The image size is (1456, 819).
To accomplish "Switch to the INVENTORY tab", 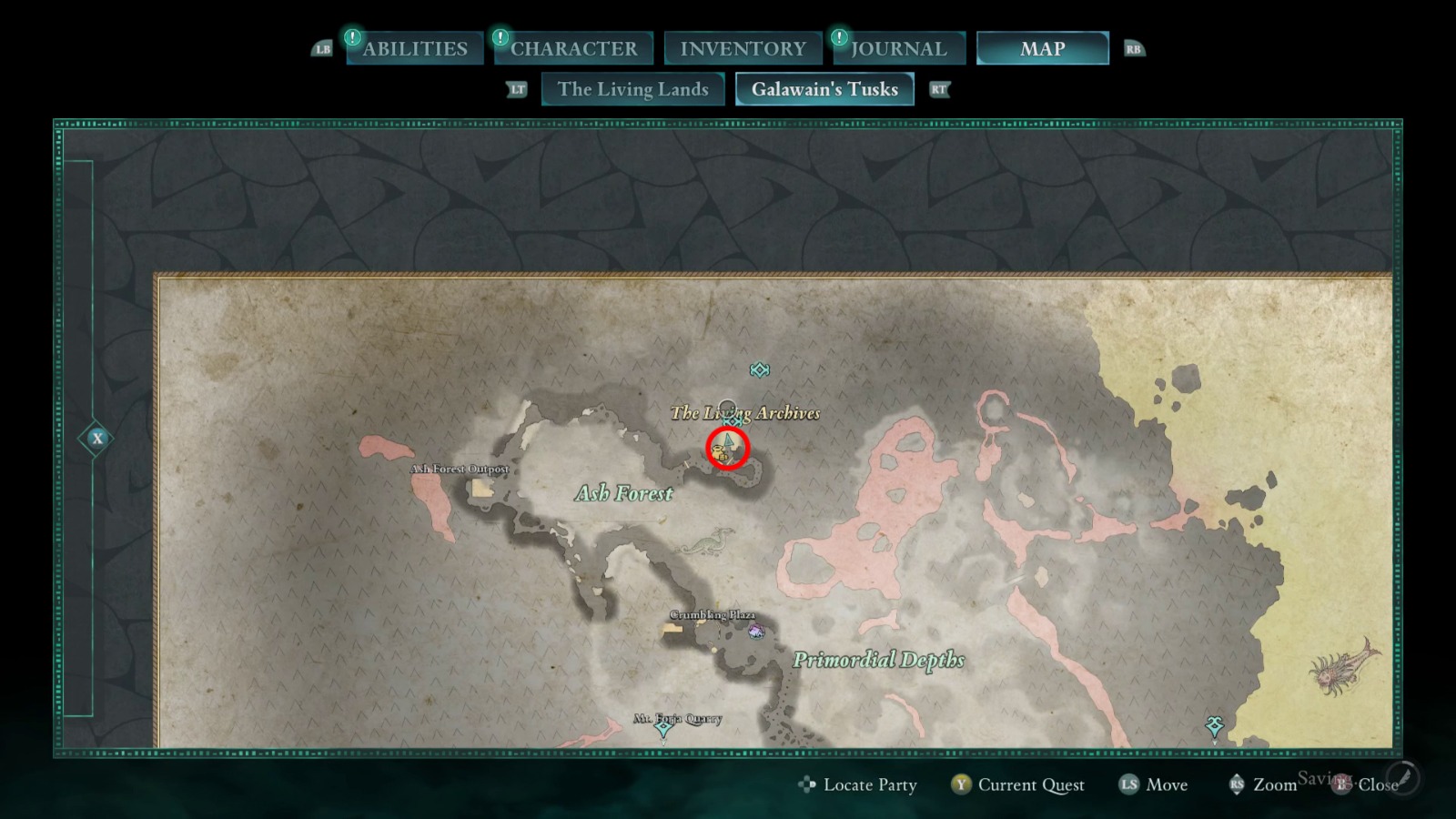I will click(742, 47).
